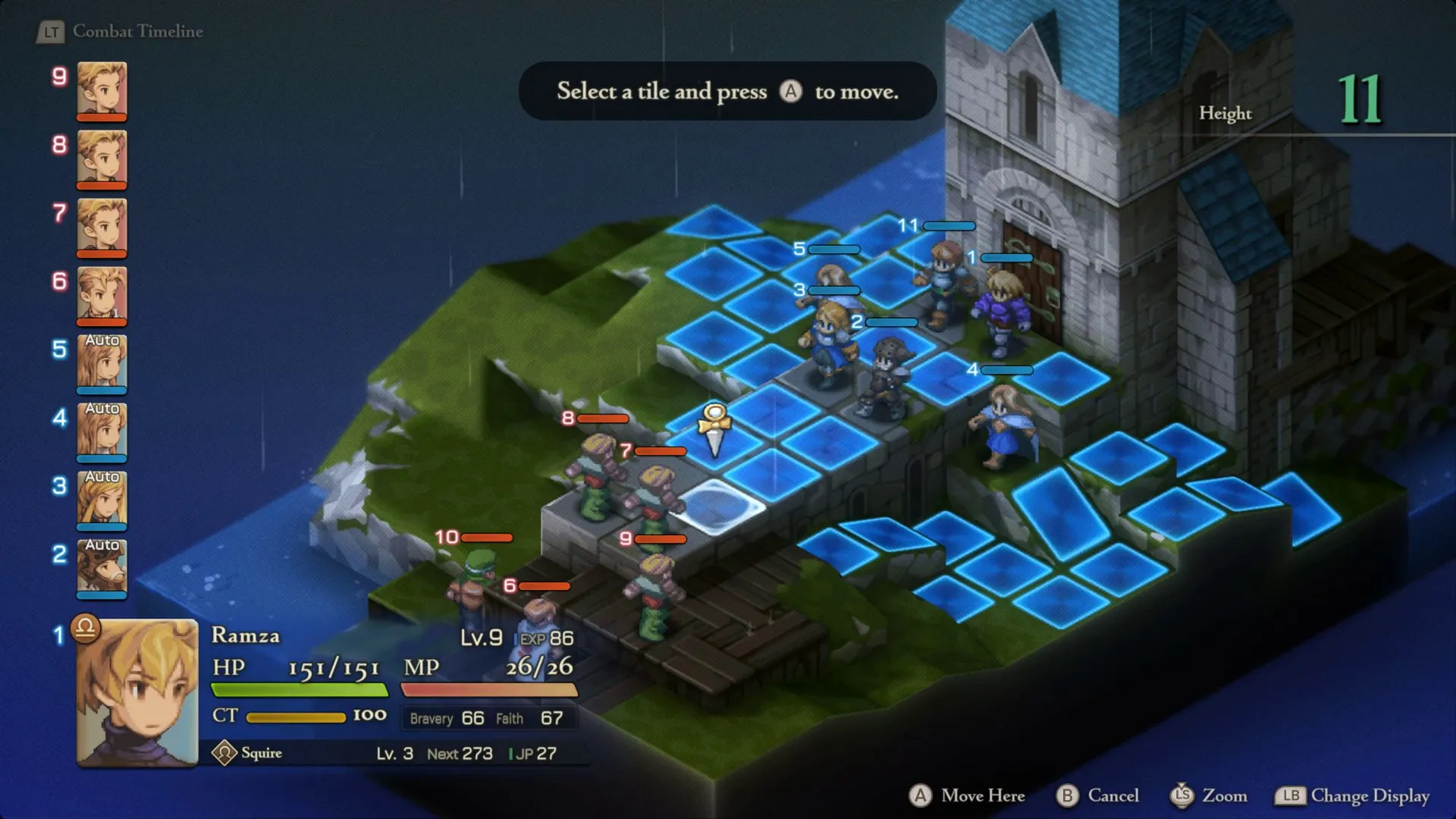
Task: Disable Auto for the turn 4 unit
Action: [x=101, y=432]
